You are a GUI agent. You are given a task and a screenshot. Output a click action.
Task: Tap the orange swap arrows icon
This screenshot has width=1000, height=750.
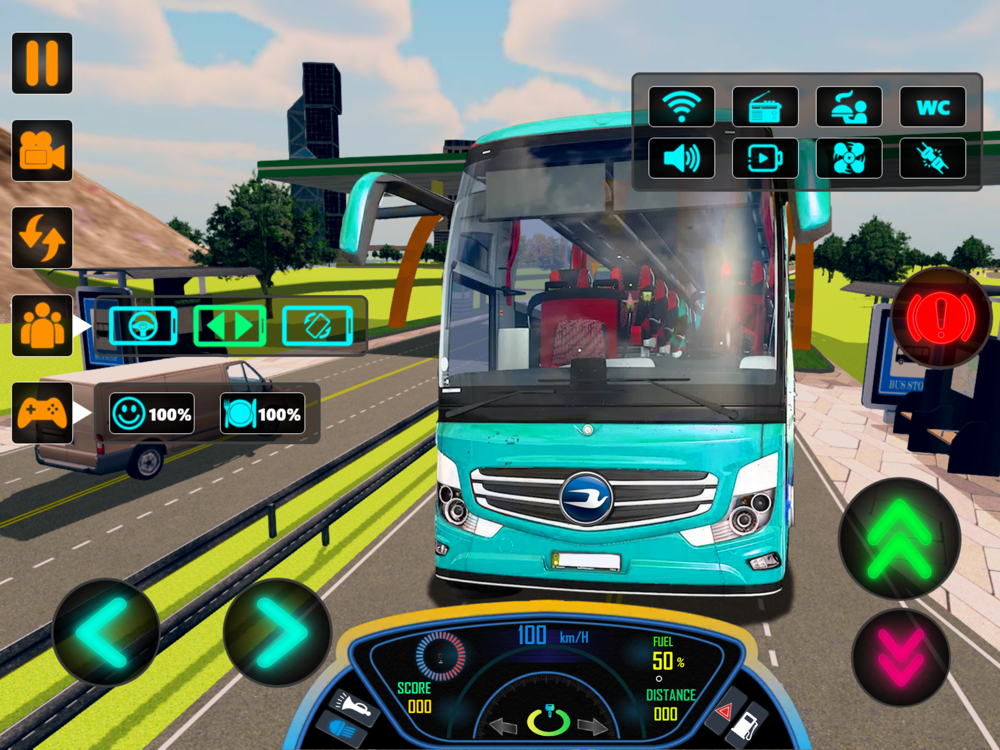tap(42, 238)
